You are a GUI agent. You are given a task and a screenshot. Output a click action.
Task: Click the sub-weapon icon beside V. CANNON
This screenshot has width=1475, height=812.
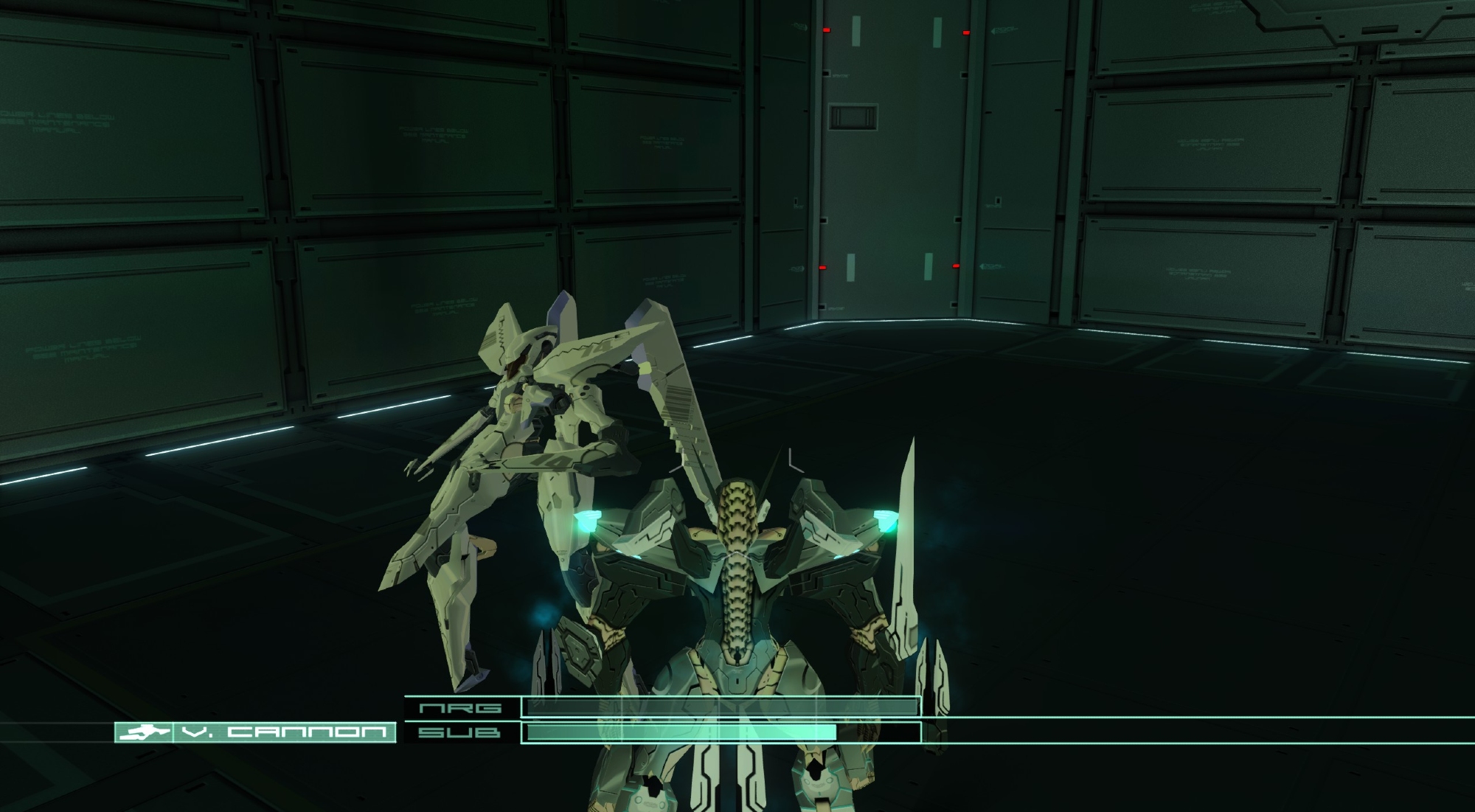143,732
